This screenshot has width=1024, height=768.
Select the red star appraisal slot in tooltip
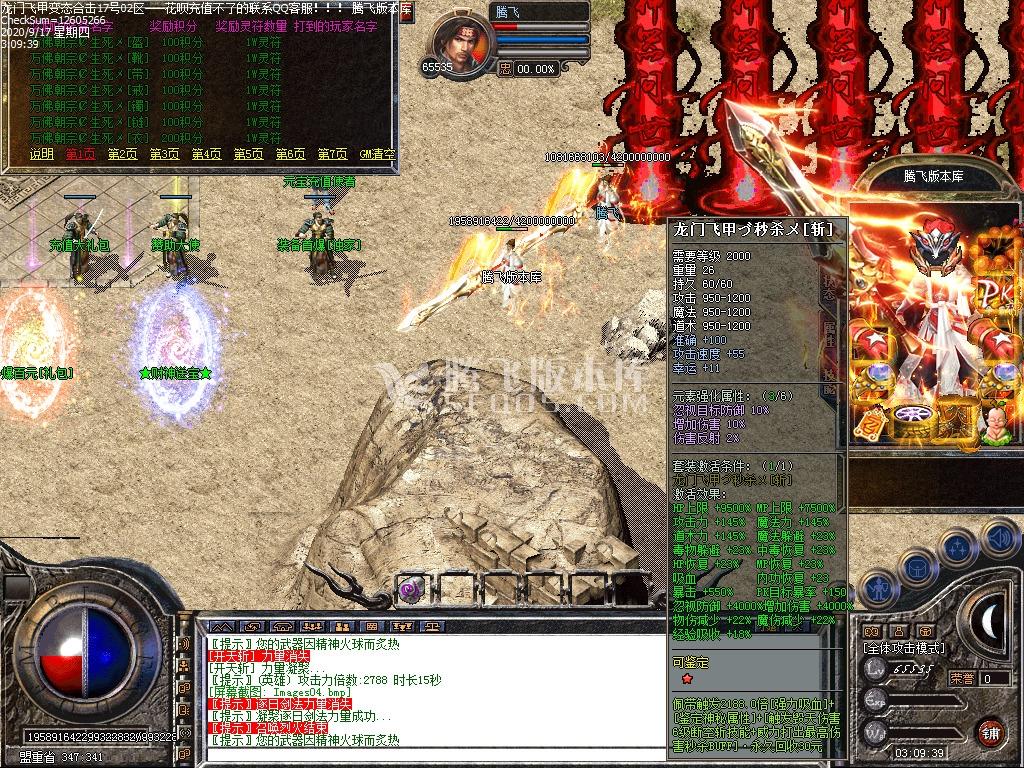coord(687,679)
